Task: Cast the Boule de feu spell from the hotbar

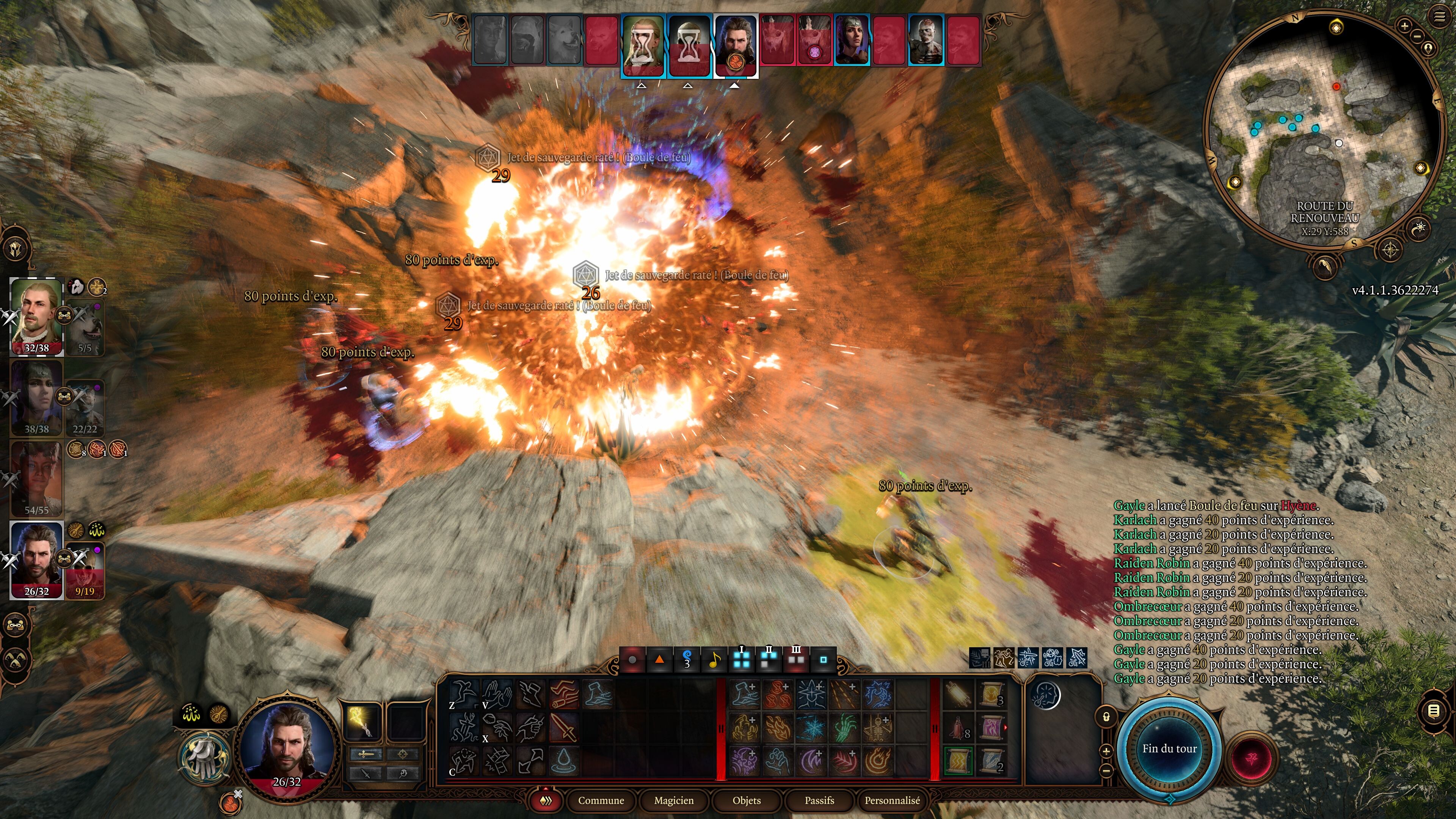Action: 879,760
